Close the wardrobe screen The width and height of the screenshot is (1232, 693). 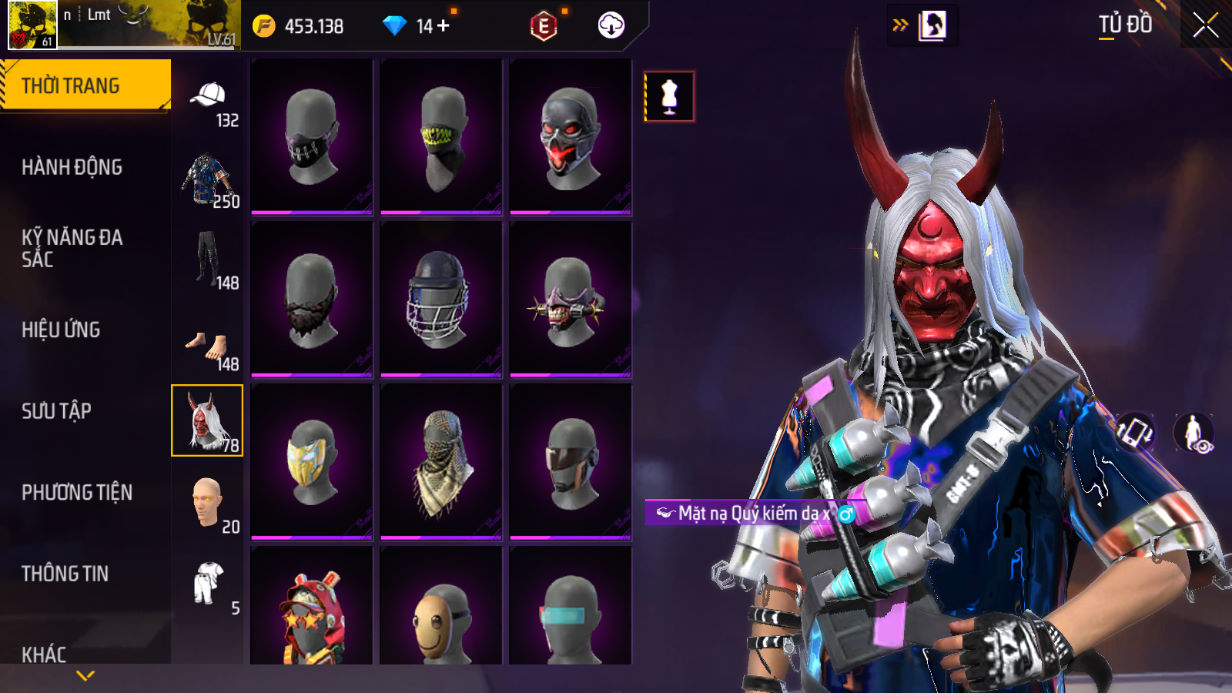[1205, 26]
